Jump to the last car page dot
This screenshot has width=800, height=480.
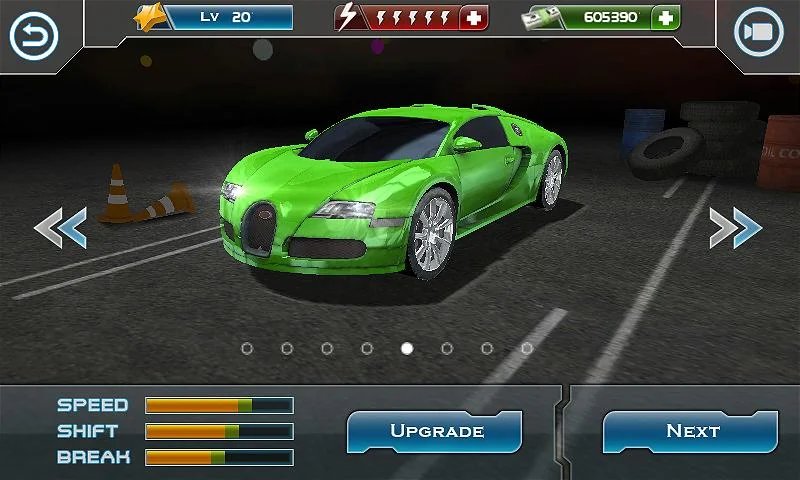coord(527,348)
